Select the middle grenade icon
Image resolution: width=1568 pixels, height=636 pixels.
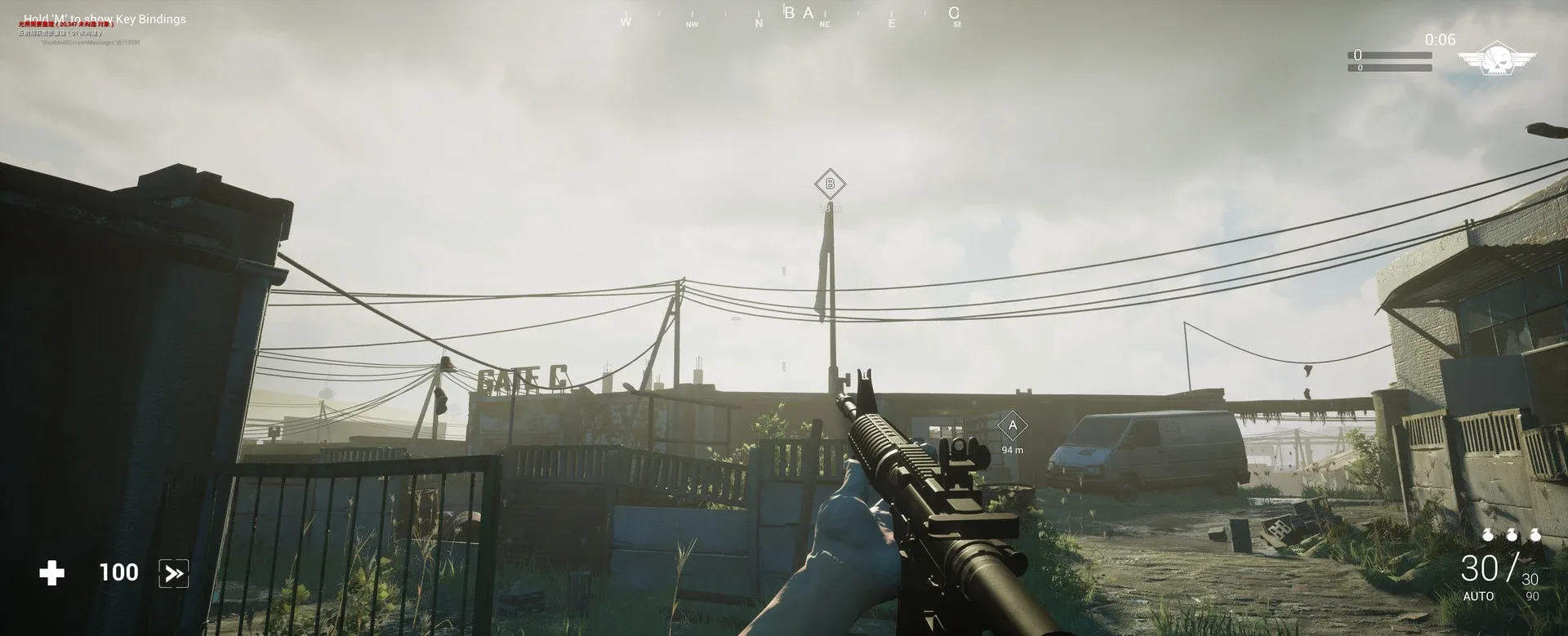[x=1512, y=535]
